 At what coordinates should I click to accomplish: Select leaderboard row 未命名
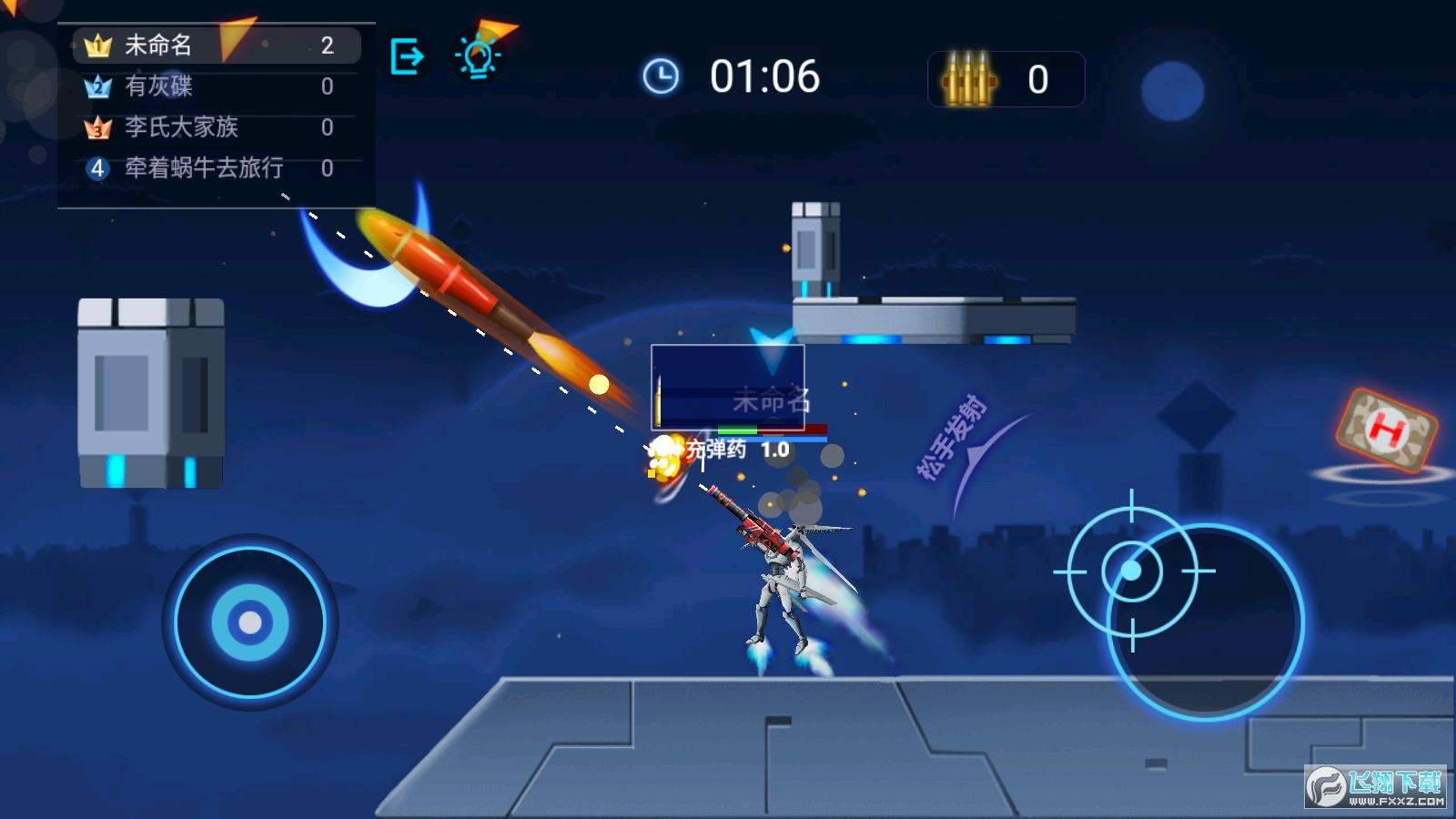(x=217, y=45)
